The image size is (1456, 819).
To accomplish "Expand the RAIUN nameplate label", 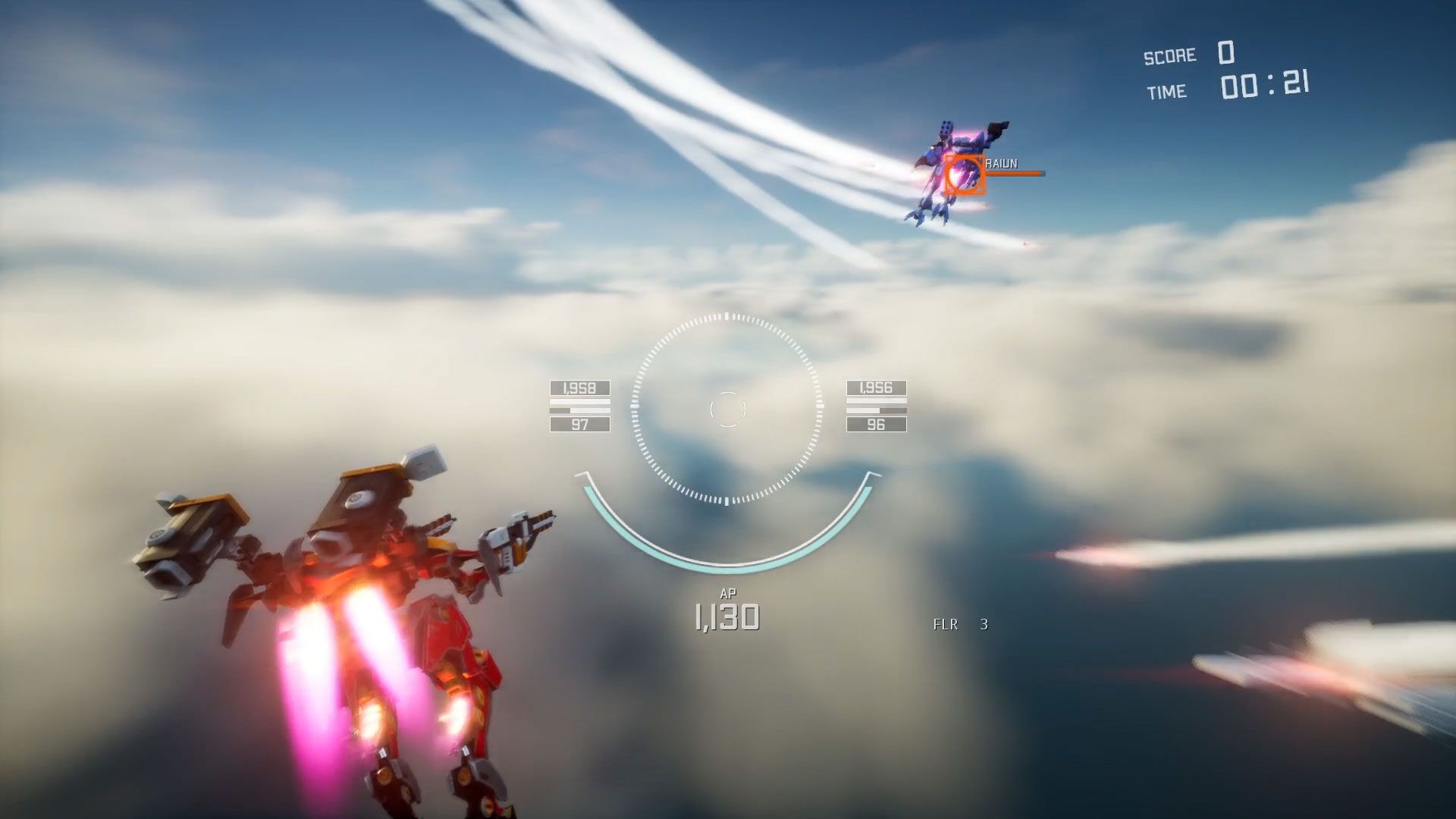I will point(1001,162).
